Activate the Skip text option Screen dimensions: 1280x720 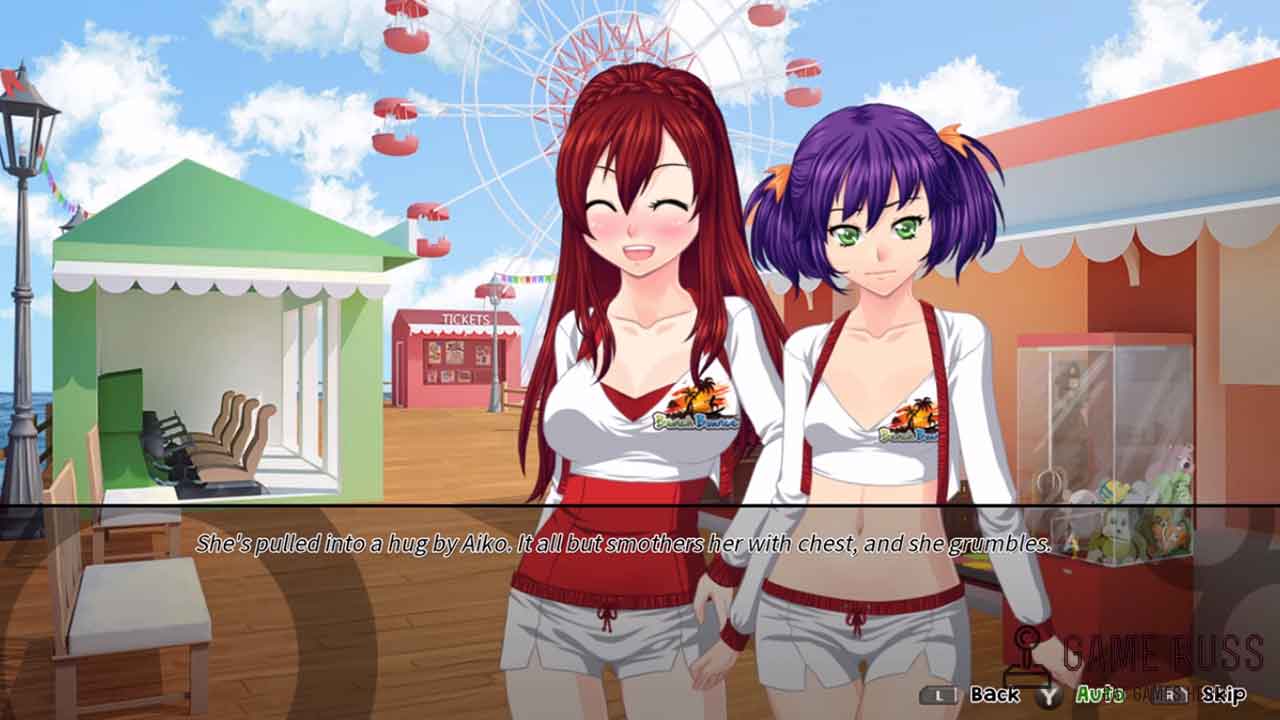coord(1223,694)
